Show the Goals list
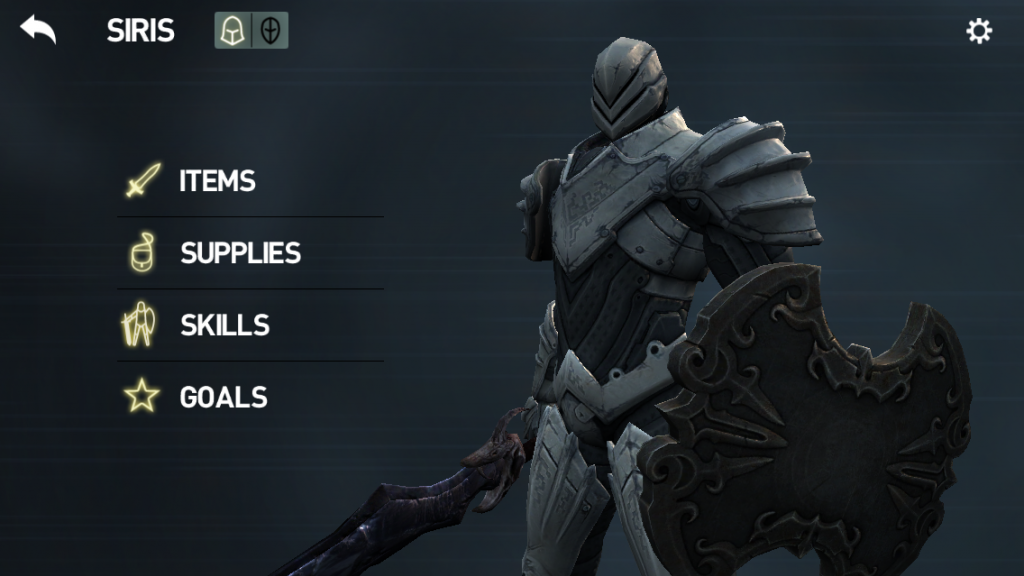 click(x=223, y=397)
